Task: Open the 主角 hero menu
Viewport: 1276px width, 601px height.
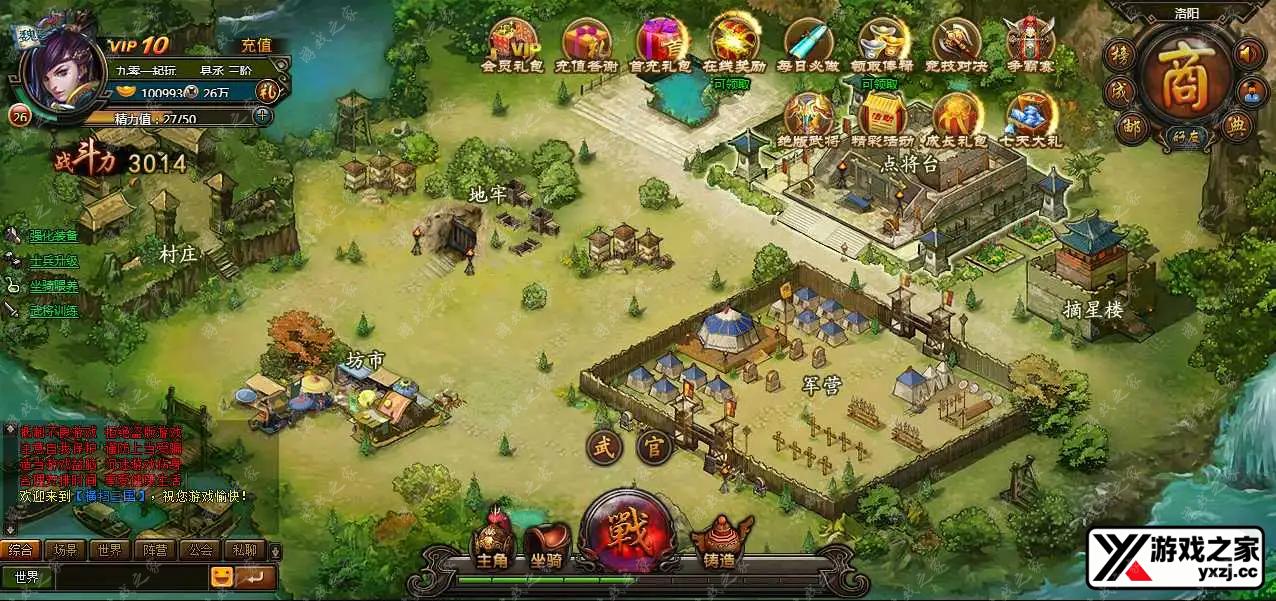Action: coord(492,544)
